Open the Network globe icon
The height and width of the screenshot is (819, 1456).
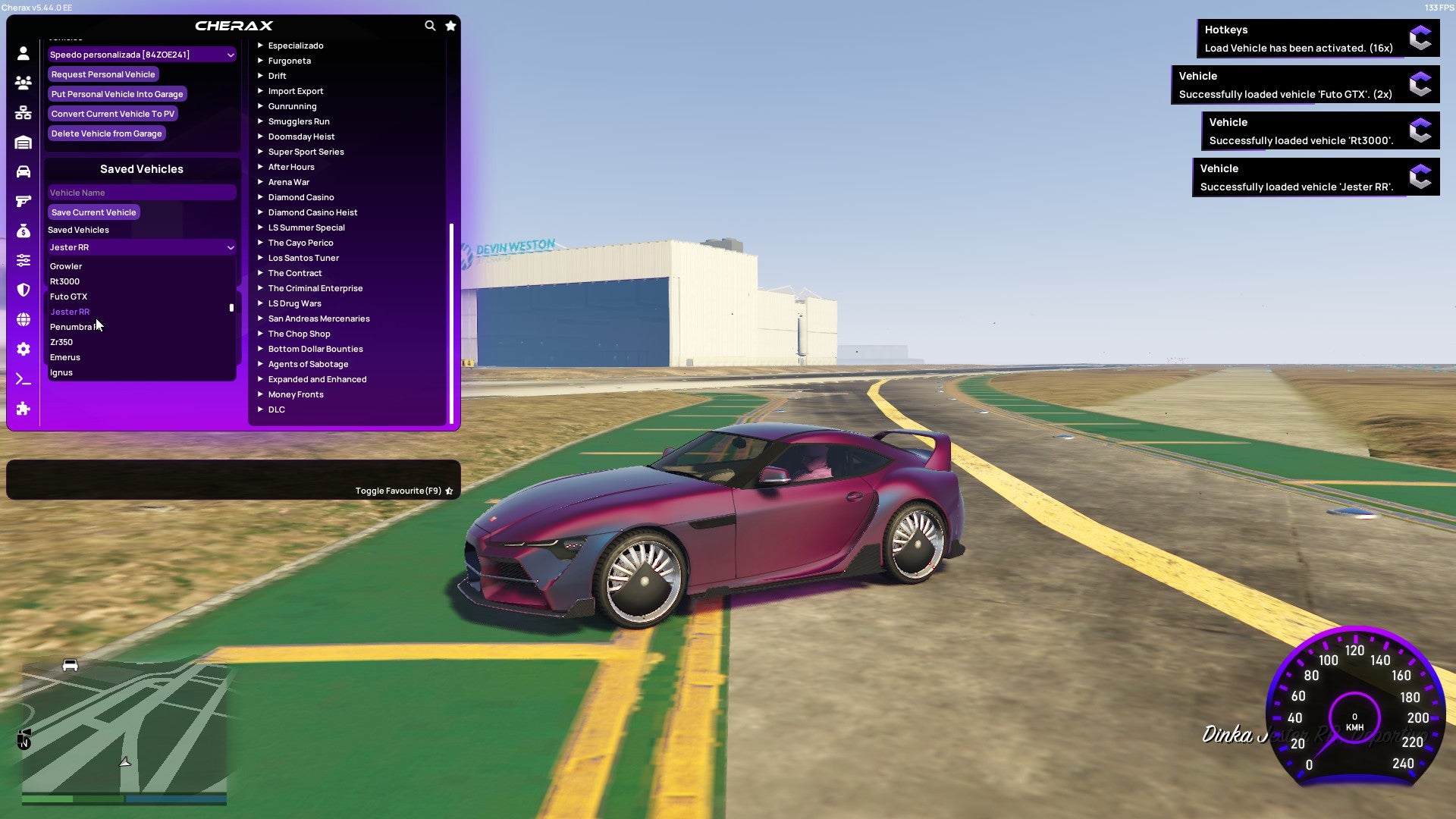(23, 319)
